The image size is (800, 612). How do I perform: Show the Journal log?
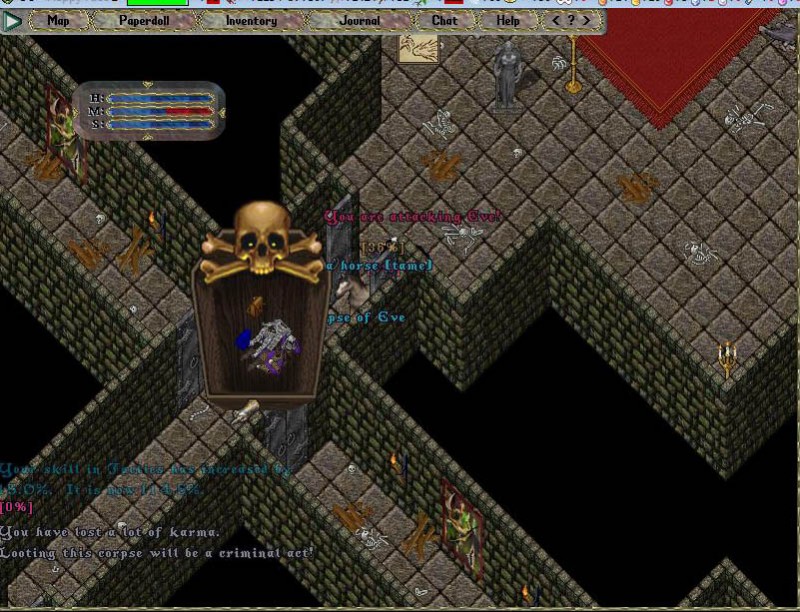[x=359, y=20]
